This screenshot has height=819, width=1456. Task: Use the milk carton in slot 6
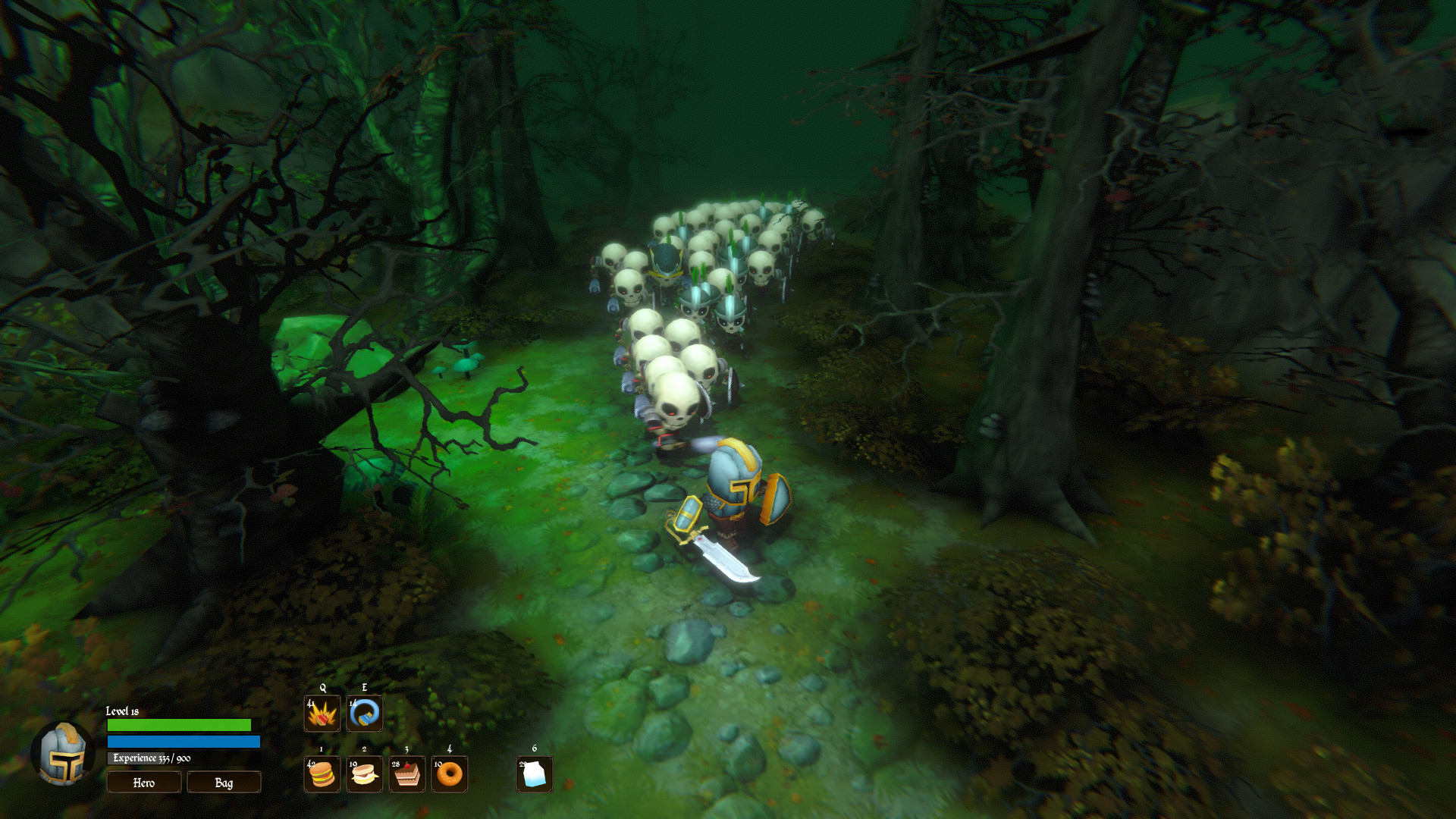click(534, 773)
